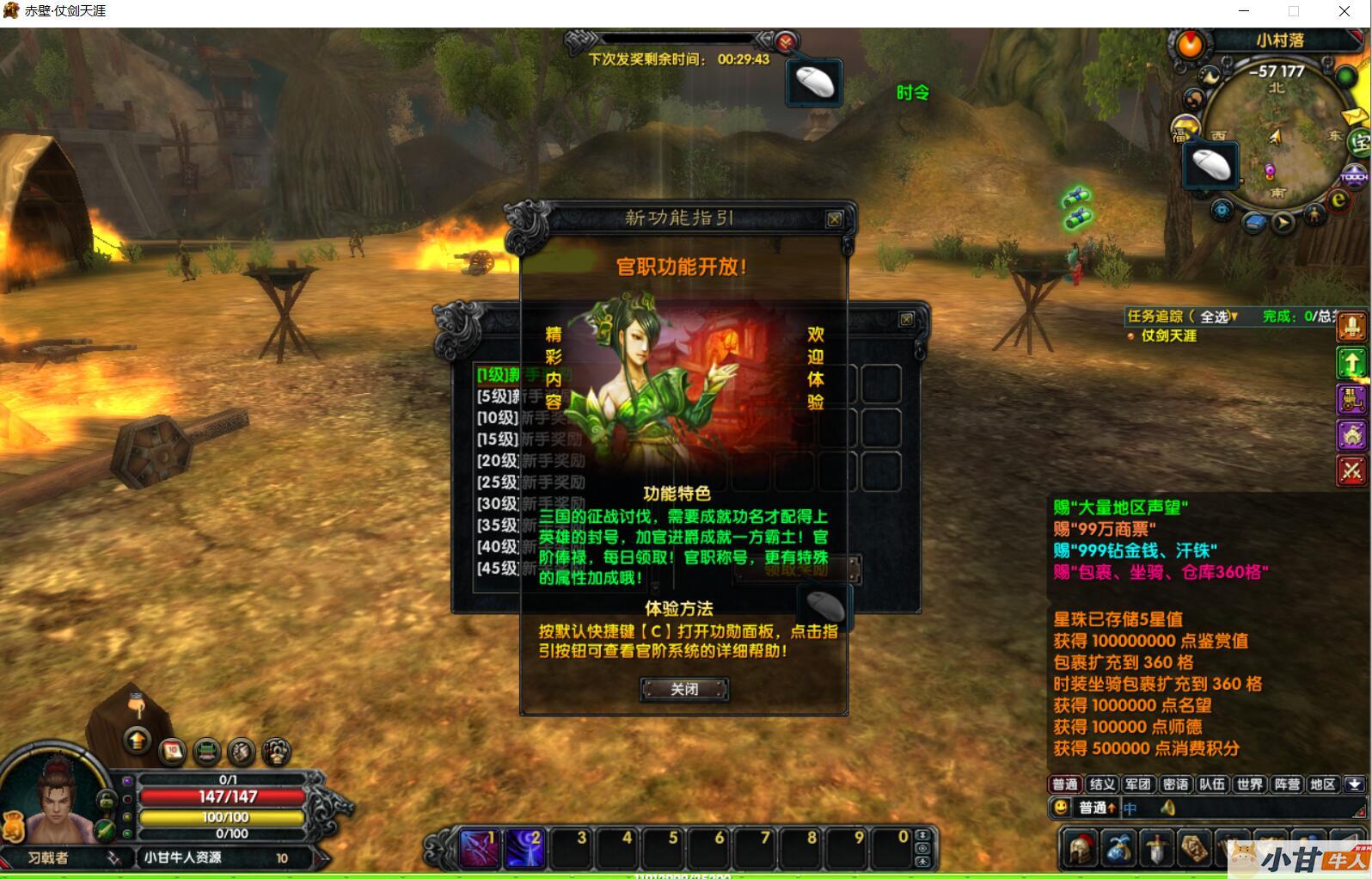Viewport: 1372px width, 879px height.
Task: Switch to the 队伍 chat tab
Action: coord(1212,784)
